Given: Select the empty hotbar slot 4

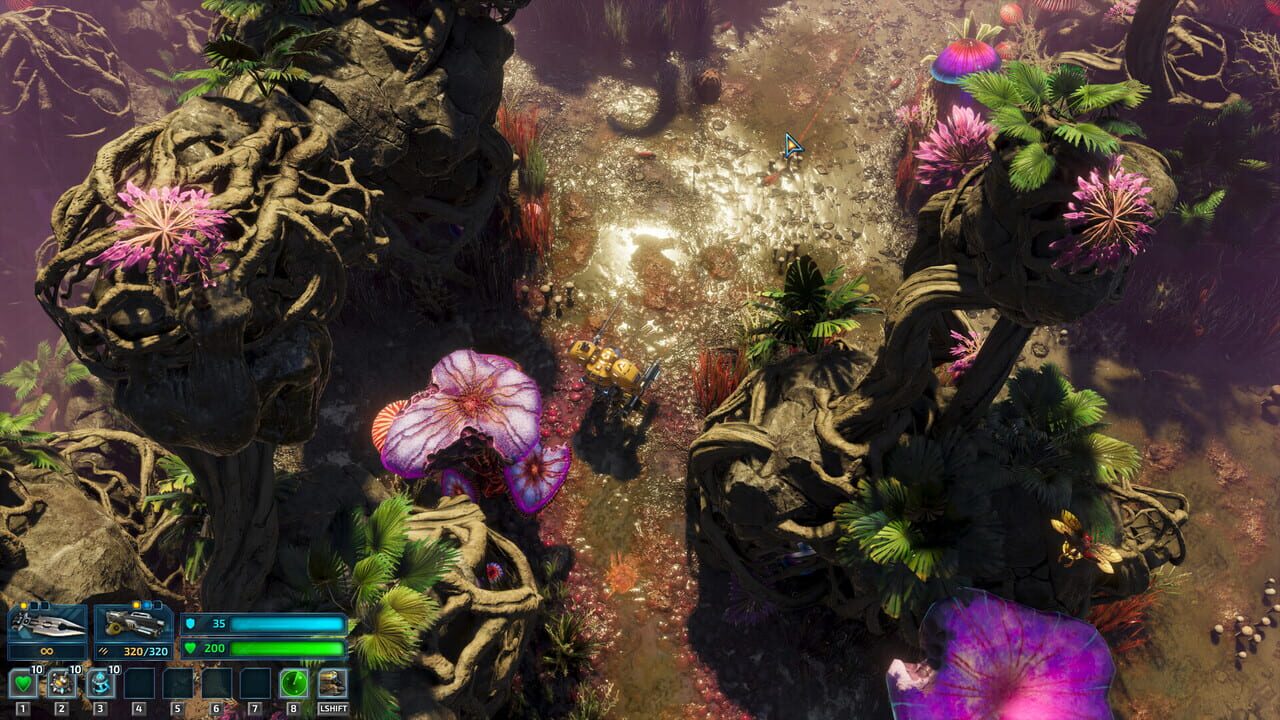Looking at the screenshot, I should 139,684.
